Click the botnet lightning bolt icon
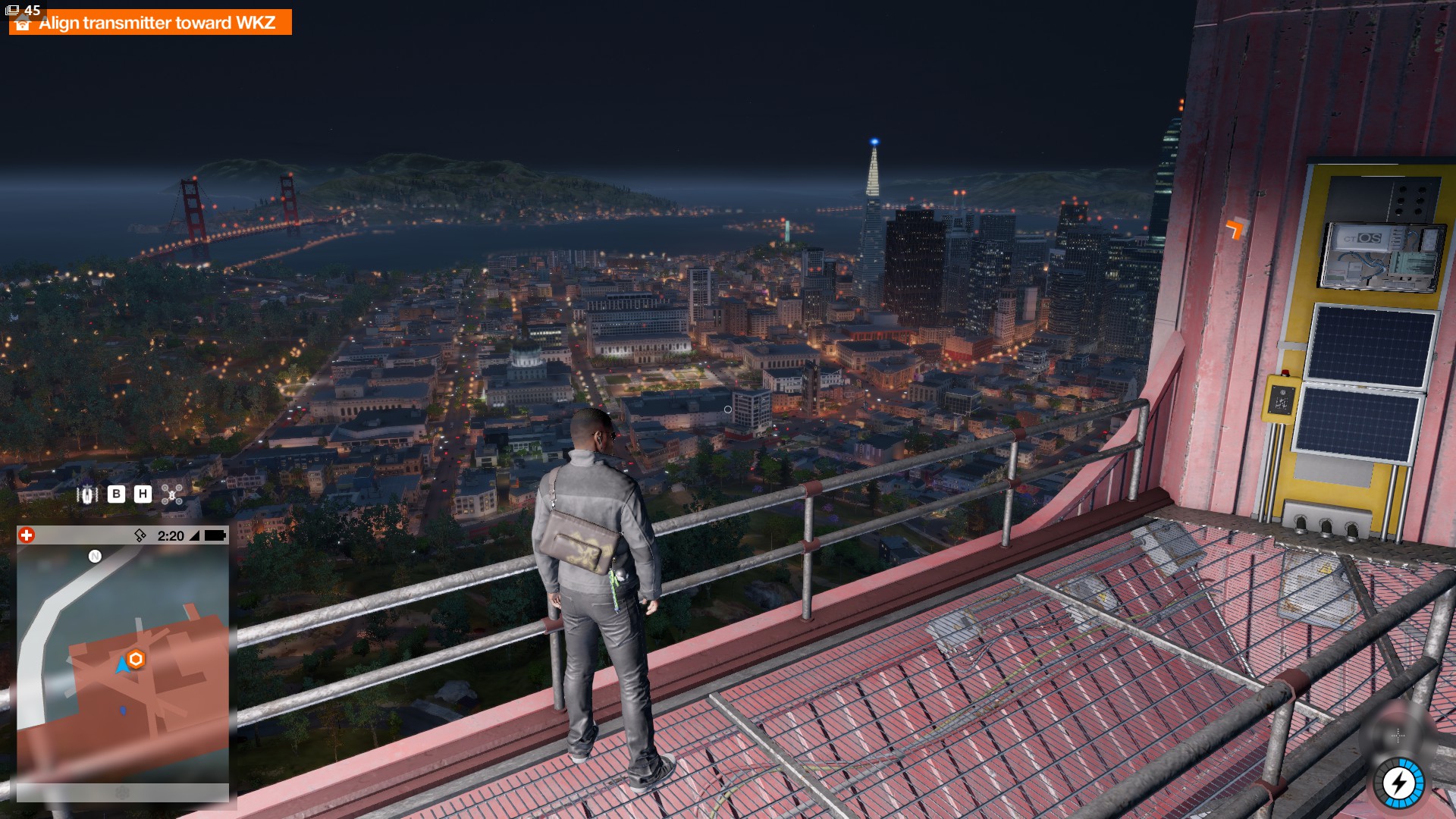The image size is (1456, 819). tap(1399, 783)
